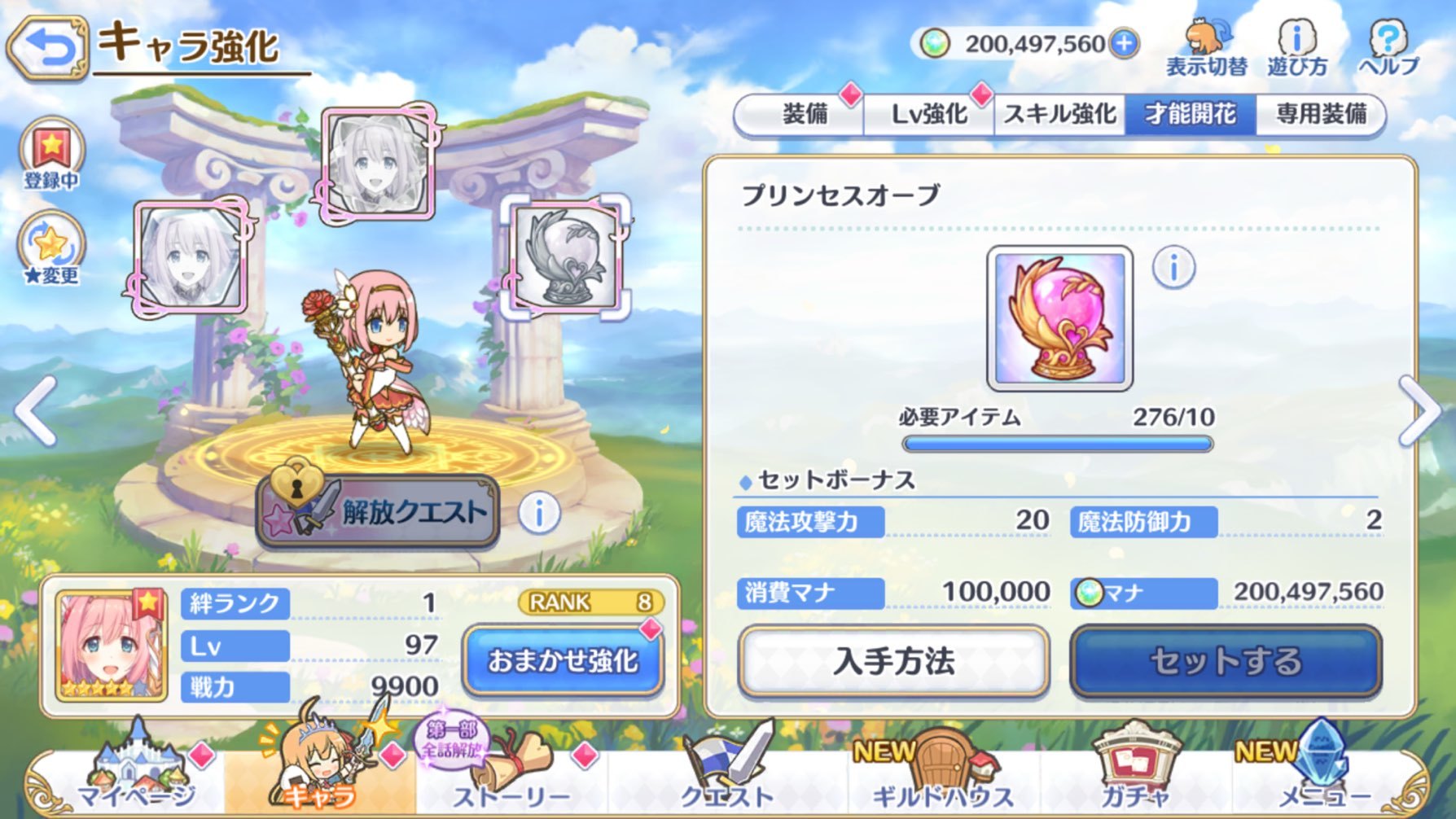The image size is (1456, 819).
Task: Switch to the 専用装備 tab
Action: coord(1319,116)
